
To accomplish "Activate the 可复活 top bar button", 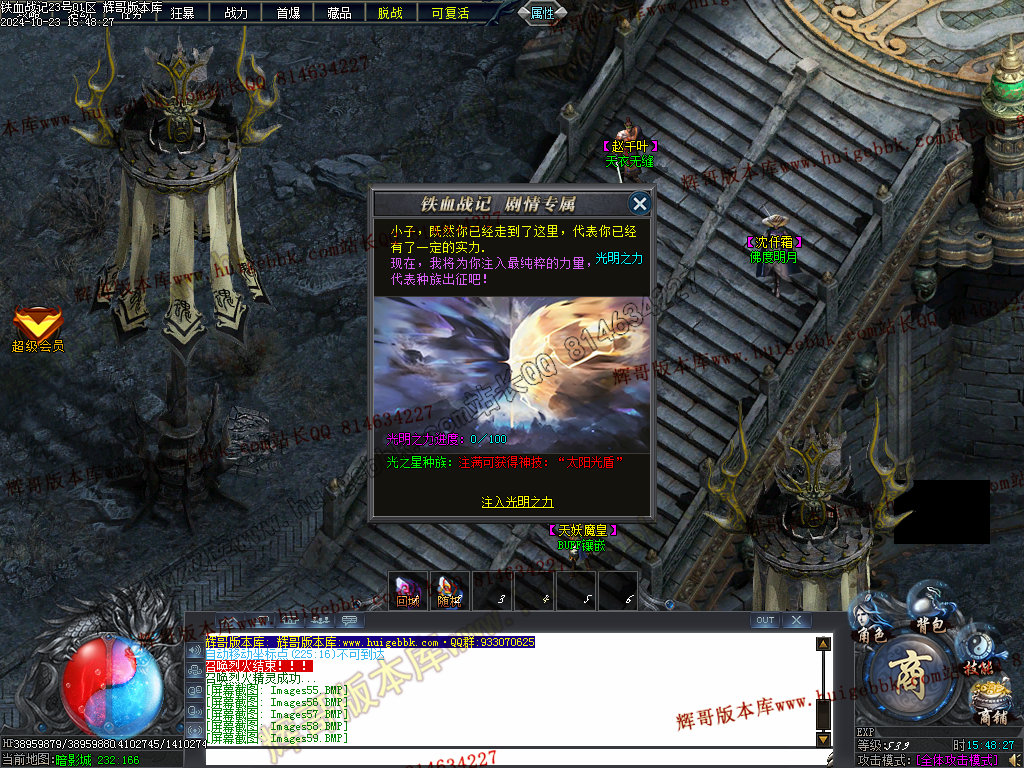I will pyautogui.click(x=450, y=13).
